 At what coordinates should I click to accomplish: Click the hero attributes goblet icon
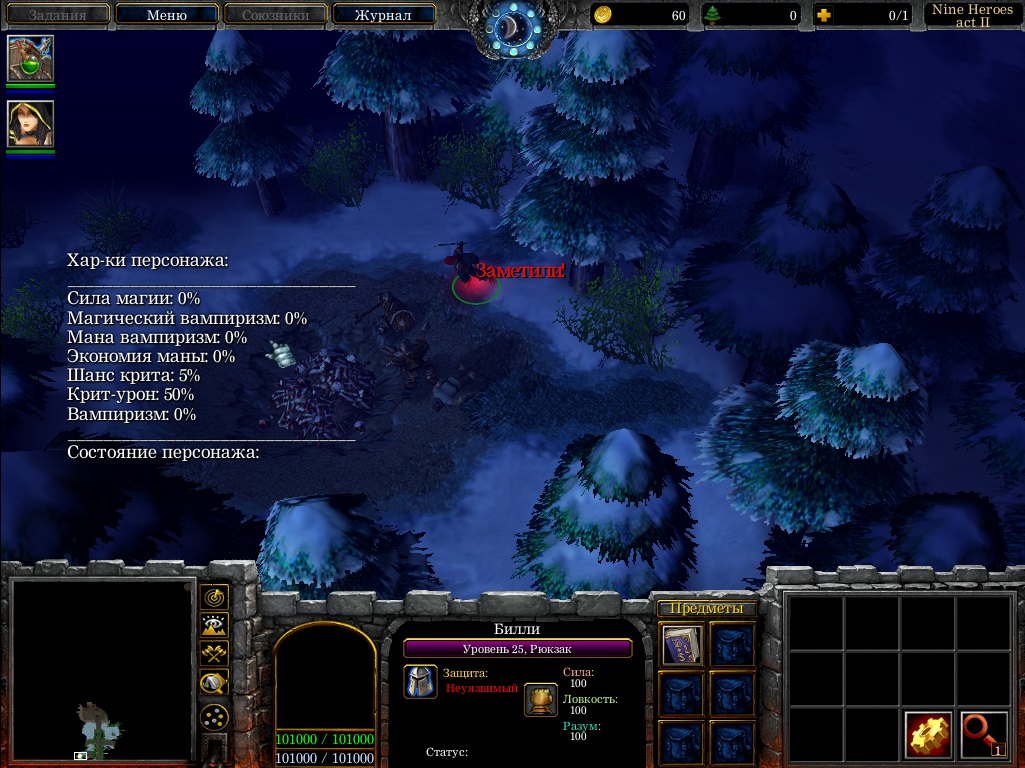541,699
